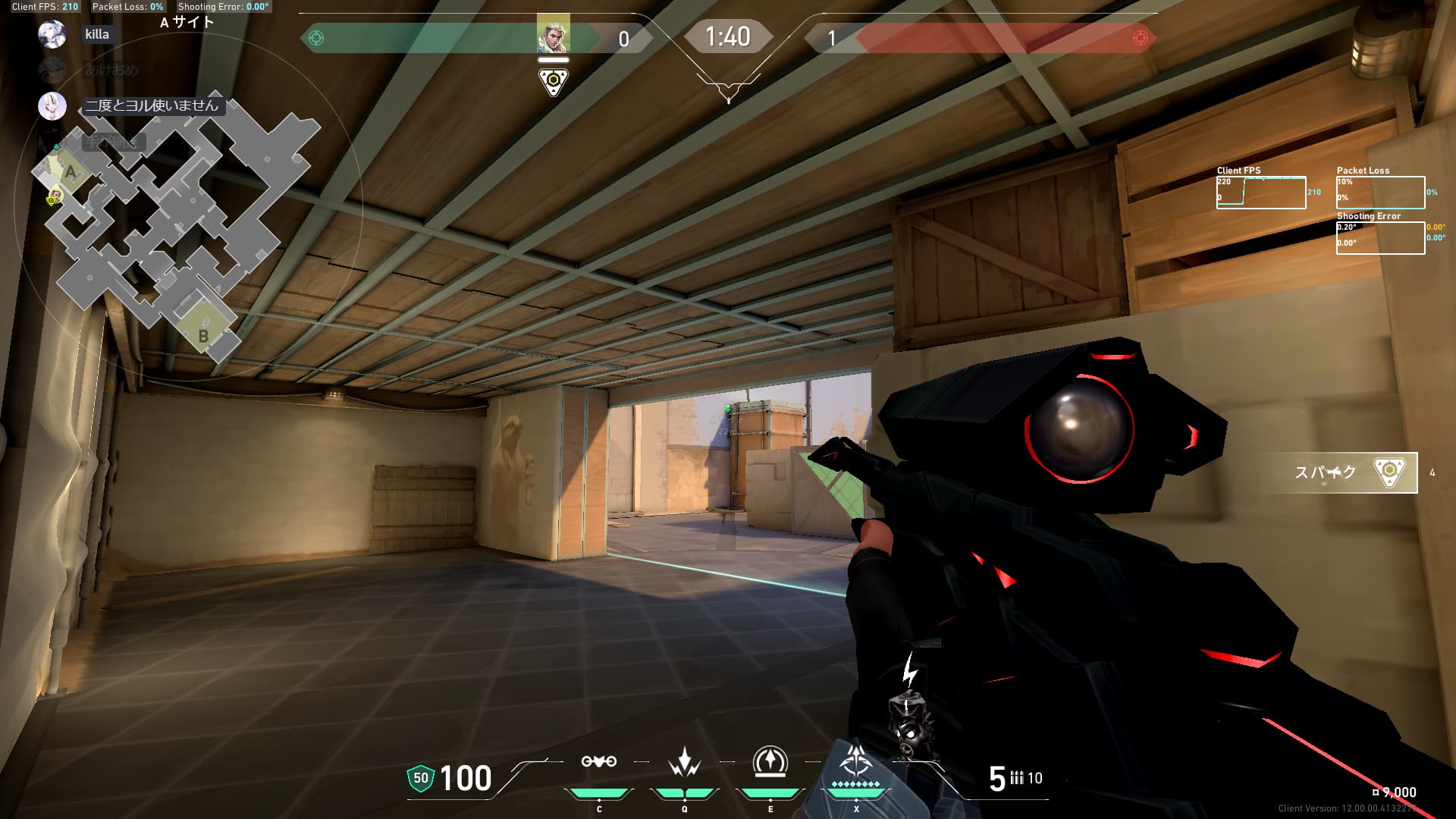The width and height of the screenshot is (1456, 819).
Task: Activate the Tour De Force ultimate icon
Action: point(856,761)
